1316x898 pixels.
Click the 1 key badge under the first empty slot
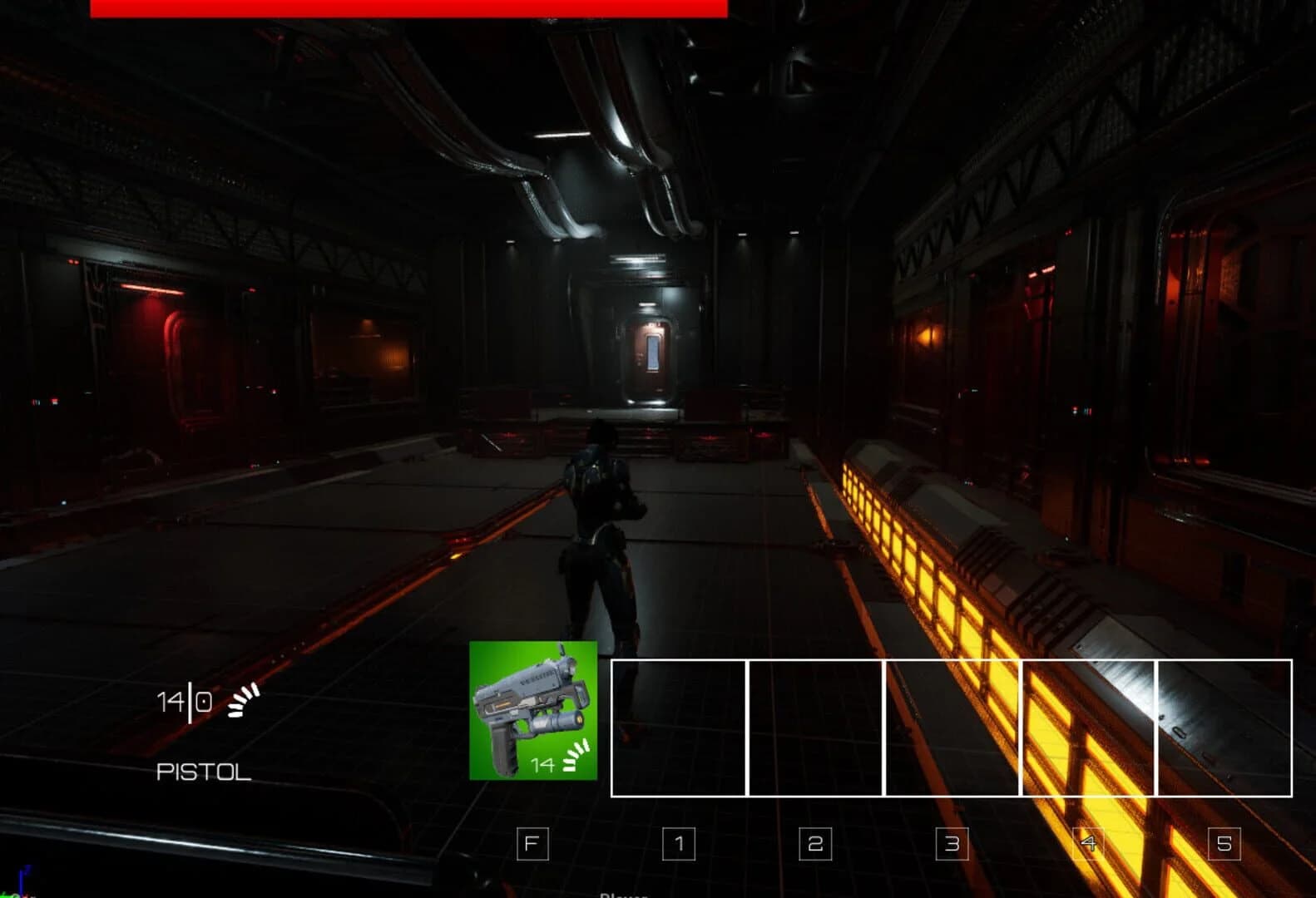pos(678,844)
